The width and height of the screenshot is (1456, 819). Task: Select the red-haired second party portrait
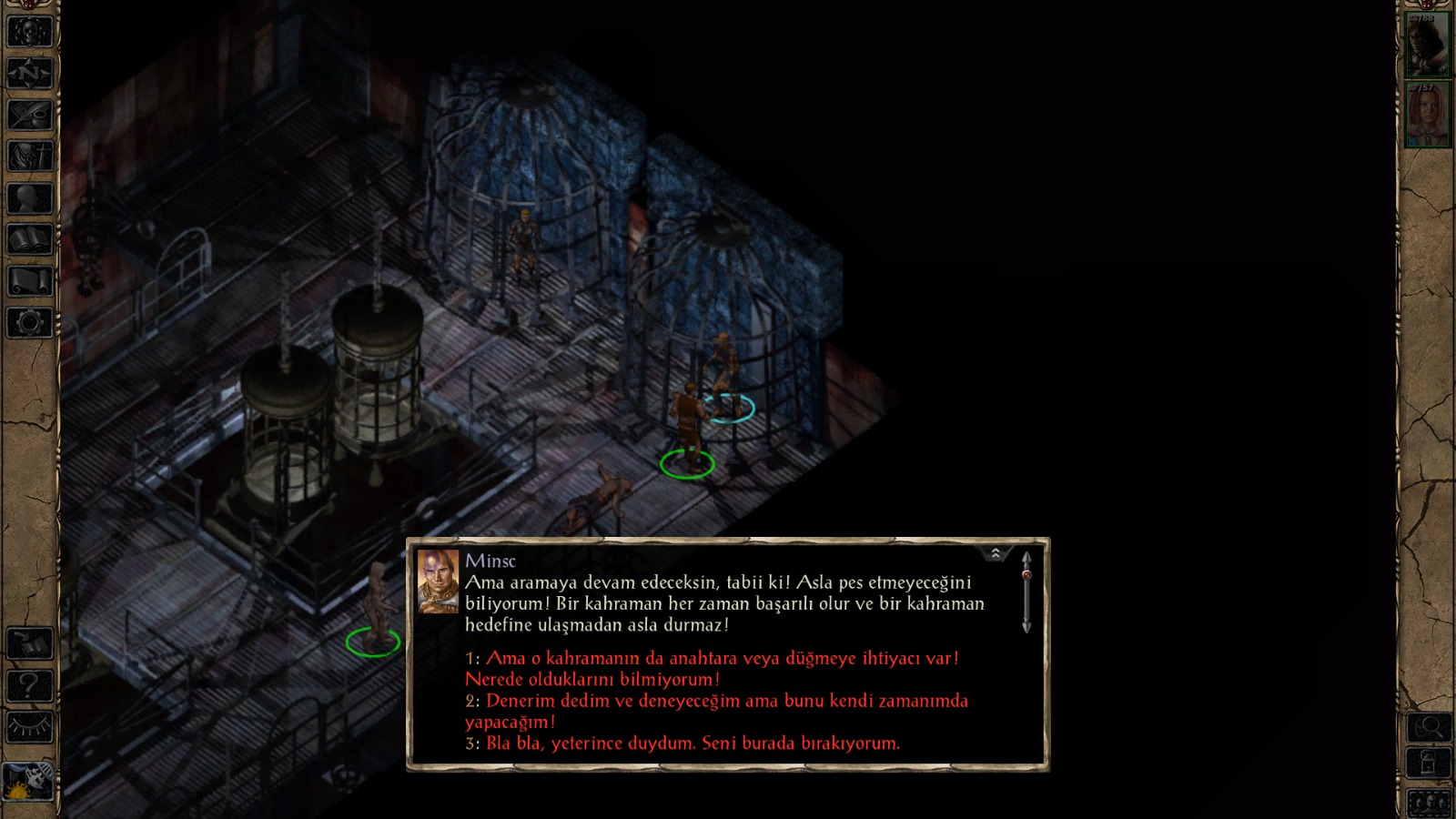point(1427,115)
